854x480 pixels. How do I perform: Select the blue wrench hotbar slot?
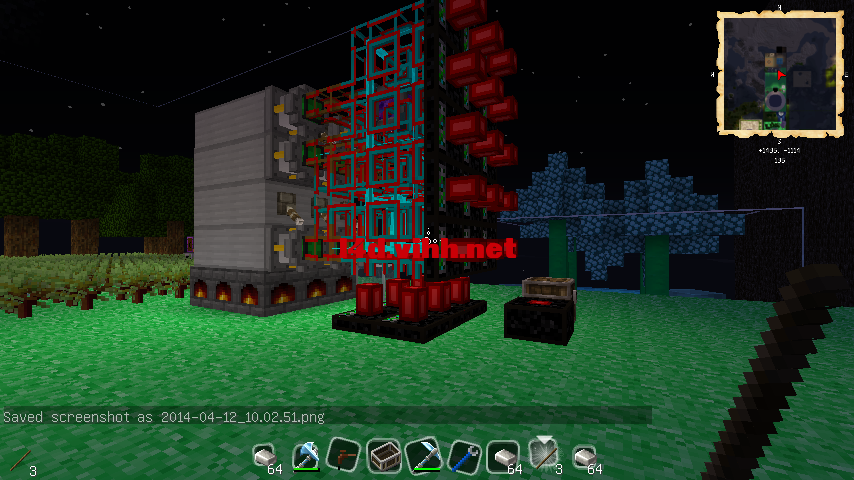(462, 457)
